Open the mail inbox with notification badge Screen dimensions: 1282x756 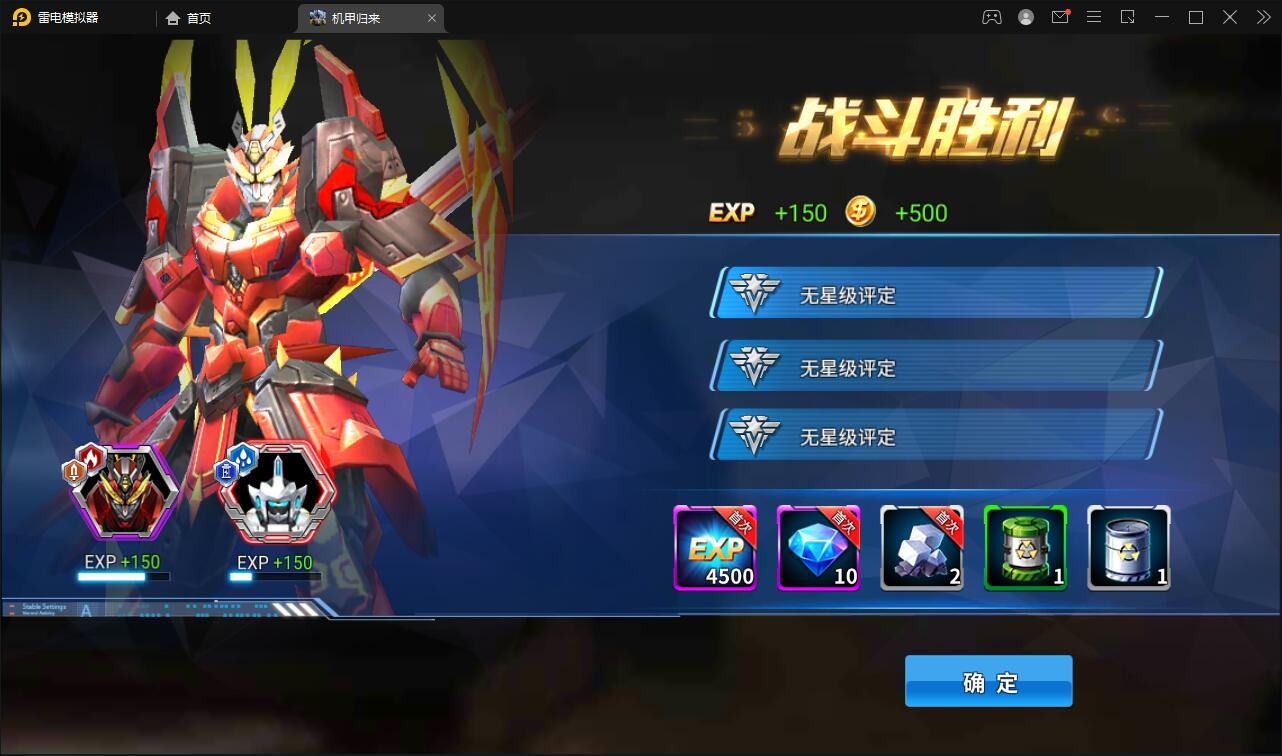1060,17
